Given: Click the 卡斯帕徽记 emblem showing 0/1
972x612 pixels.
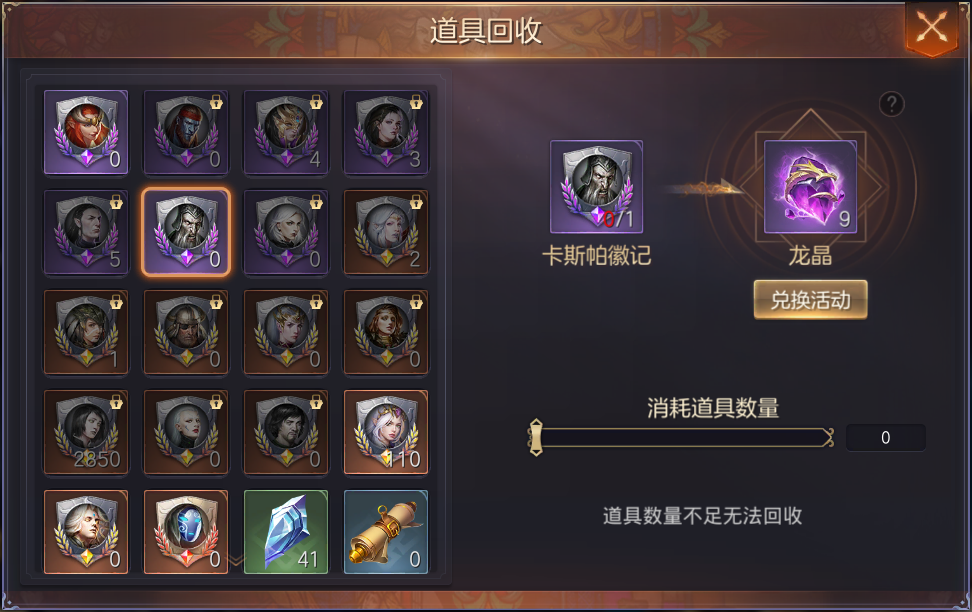Looking at the screenshot, I should click(596, 187).
